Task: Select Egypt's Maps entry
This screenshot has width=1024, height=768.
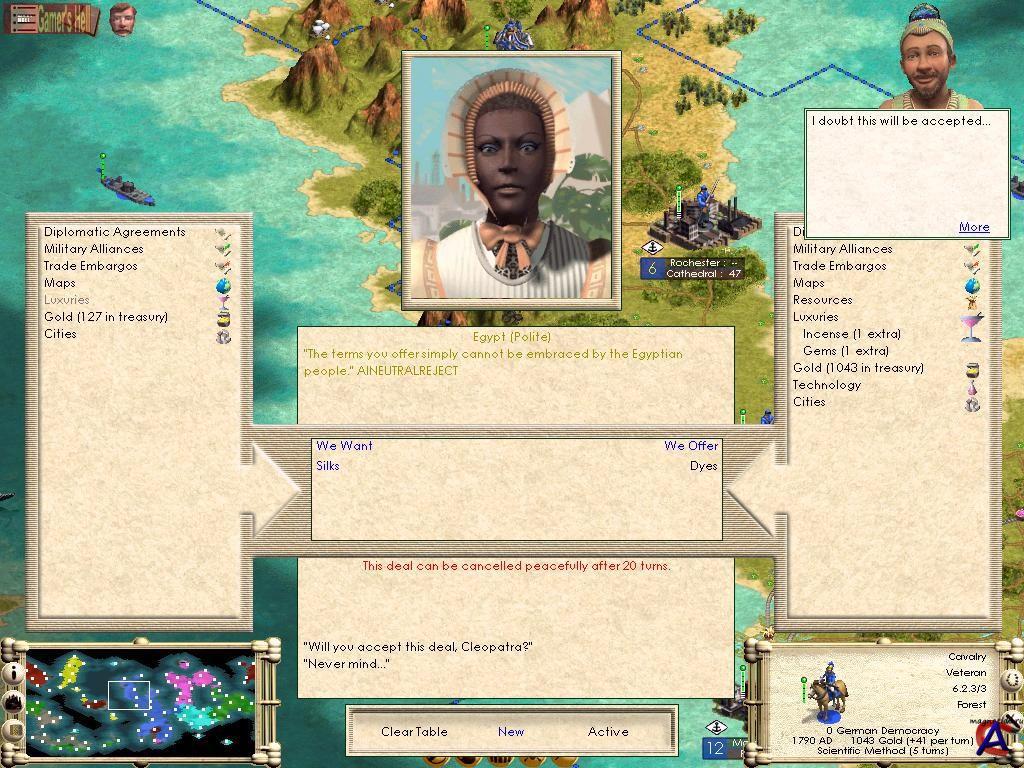Action: [59, 283]
